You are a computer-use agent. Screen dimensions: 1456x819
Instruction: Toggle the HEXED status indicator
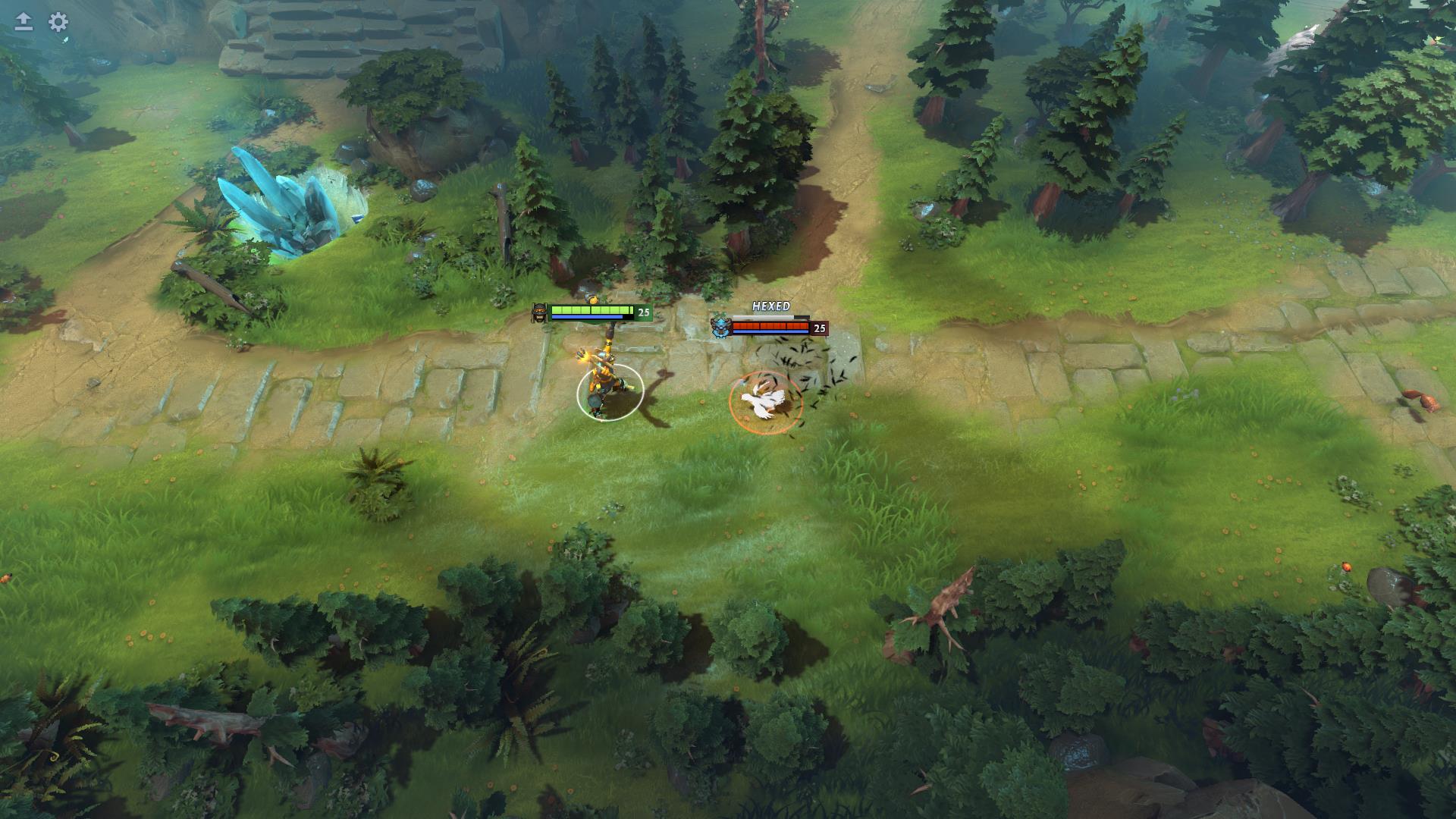tap(771, 305)
